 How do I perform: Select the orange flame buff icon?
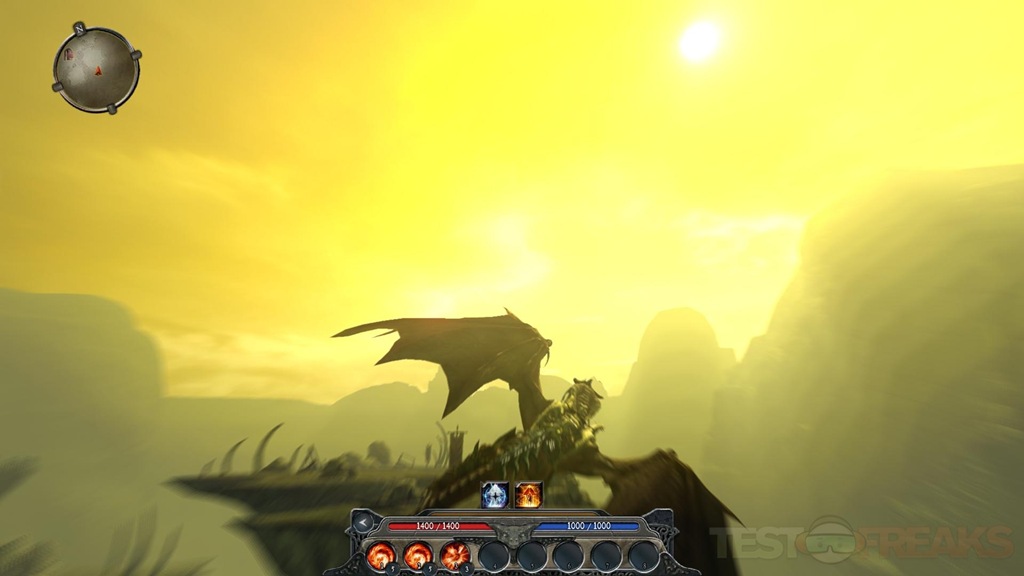coord(529,494)
